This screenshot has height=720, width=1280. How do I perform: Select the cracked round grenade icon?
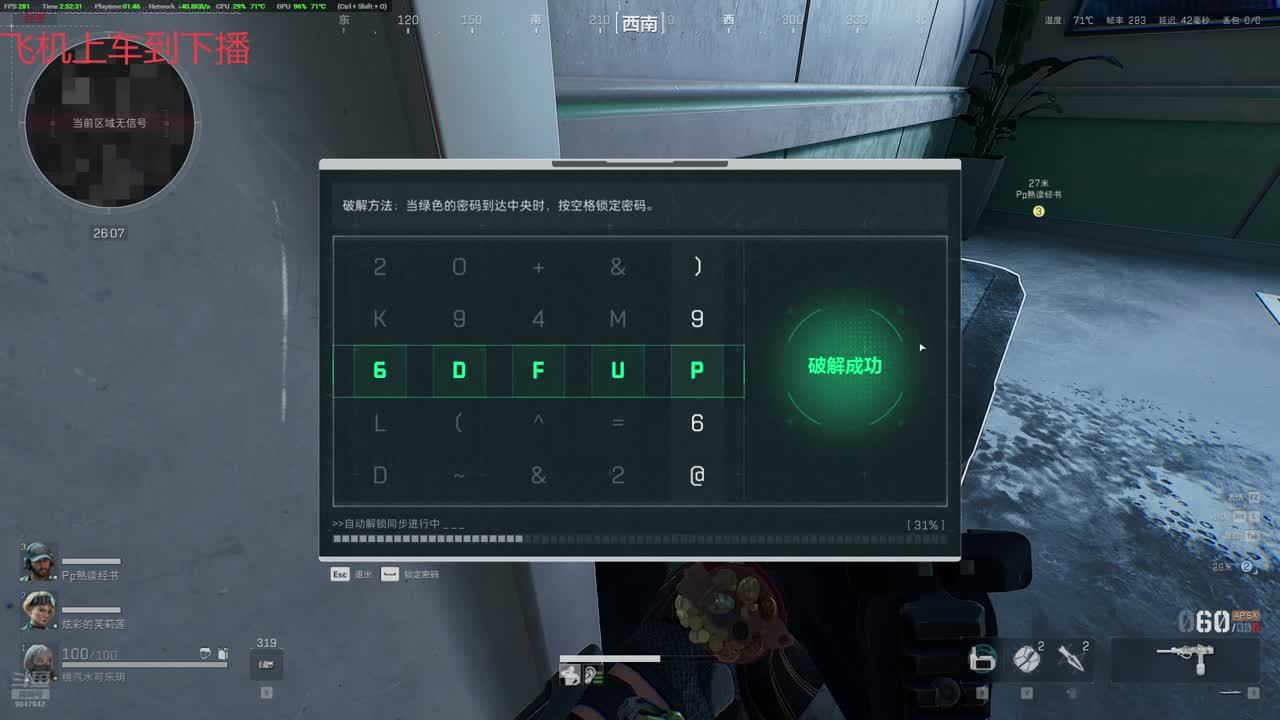pos(1027,658)
